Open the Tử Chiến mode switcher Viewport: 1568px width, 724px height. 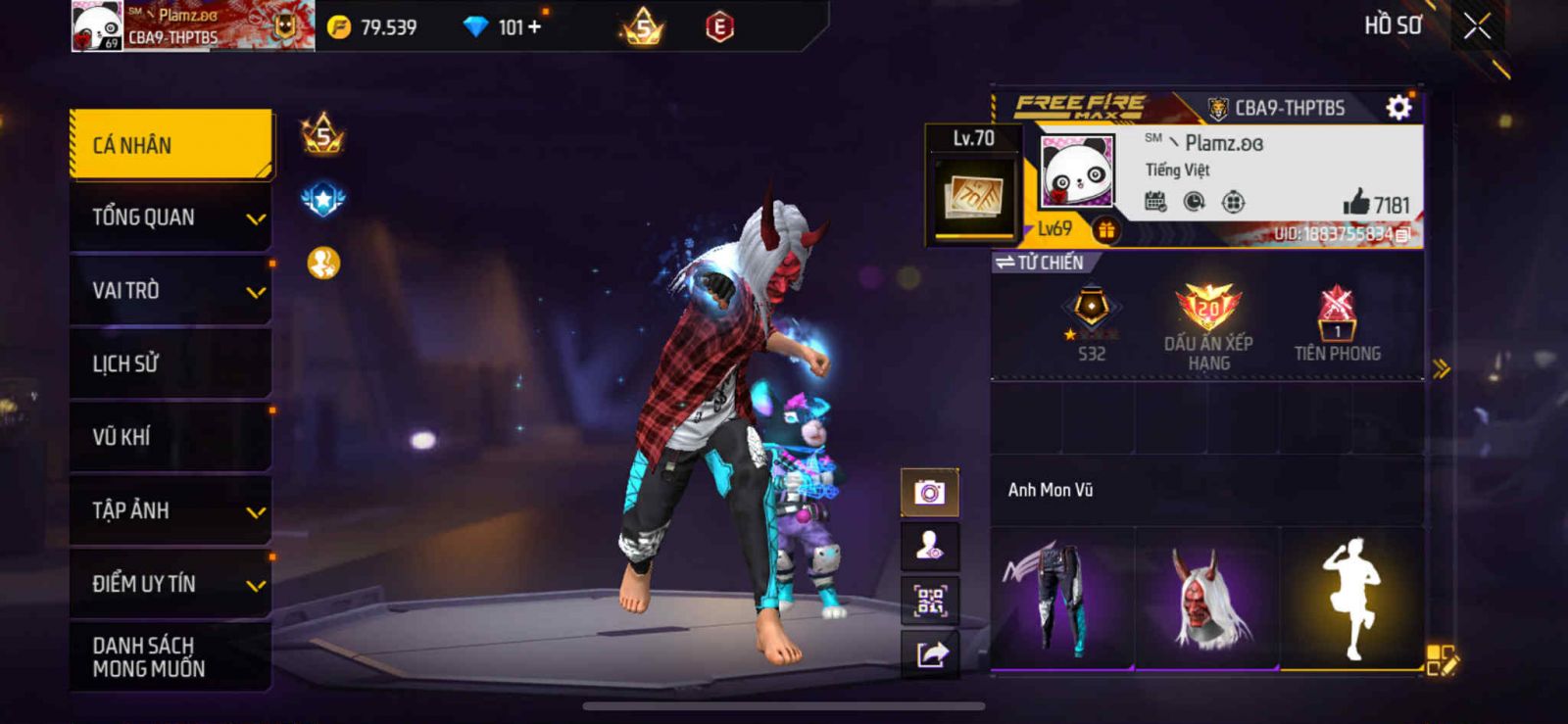click(x=1040, y=263)
